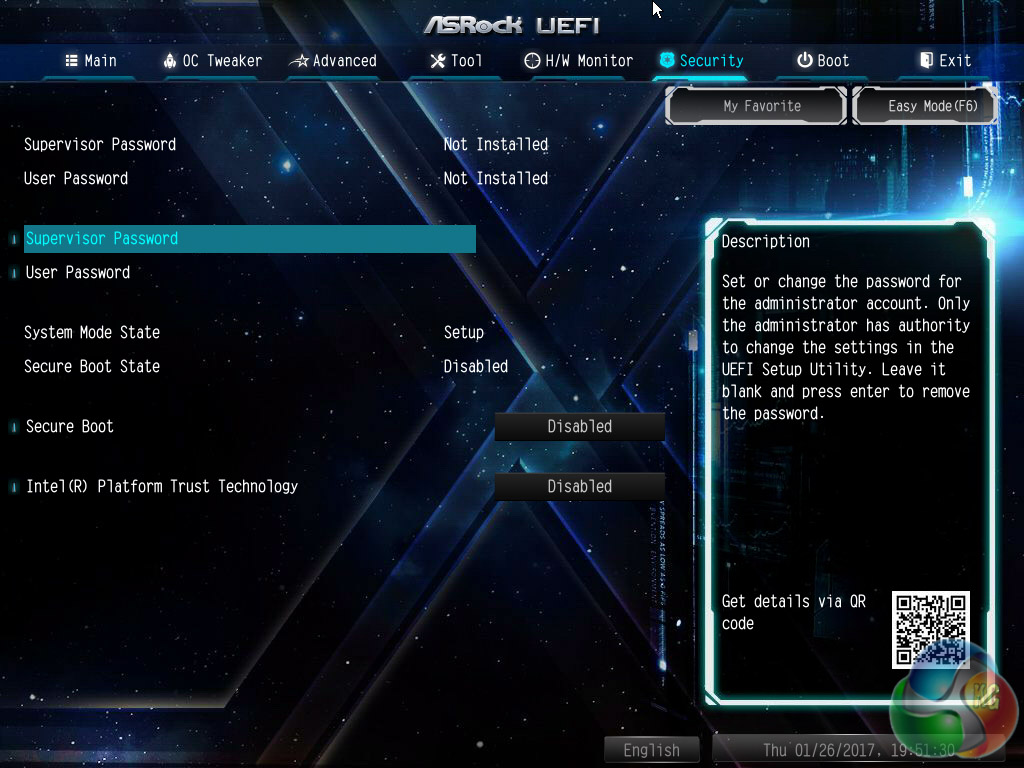This screenshot has height=768, width=1024.
Task: Click the English language button
Action: pos(651,750)
